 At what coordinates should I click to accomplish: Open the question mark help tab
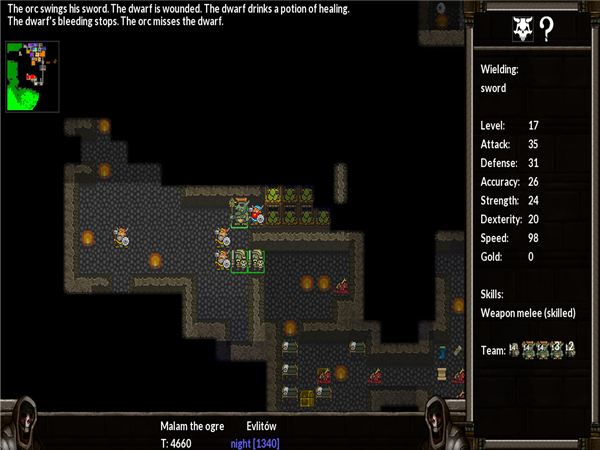point(547,30)
